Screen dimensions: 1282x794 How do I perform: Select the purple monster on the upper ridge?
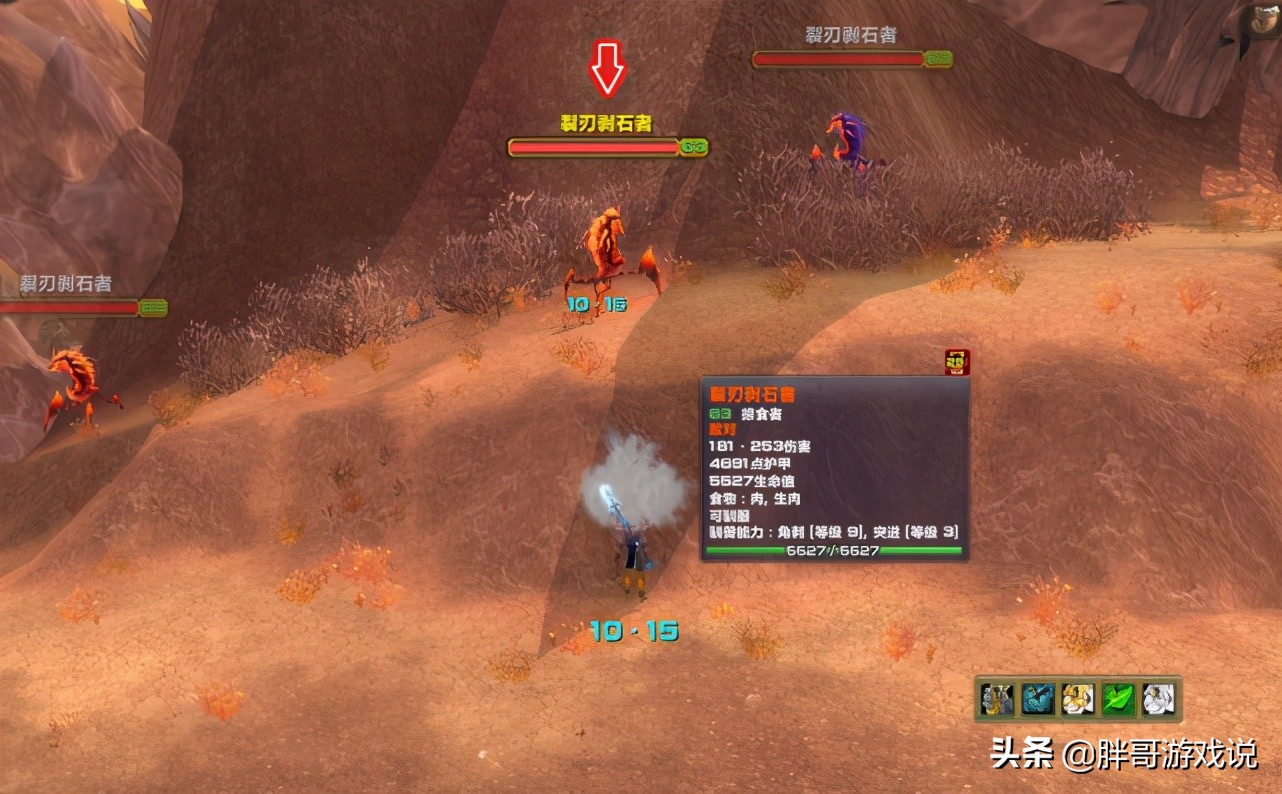pyautogui.click(x=845, y=140)
